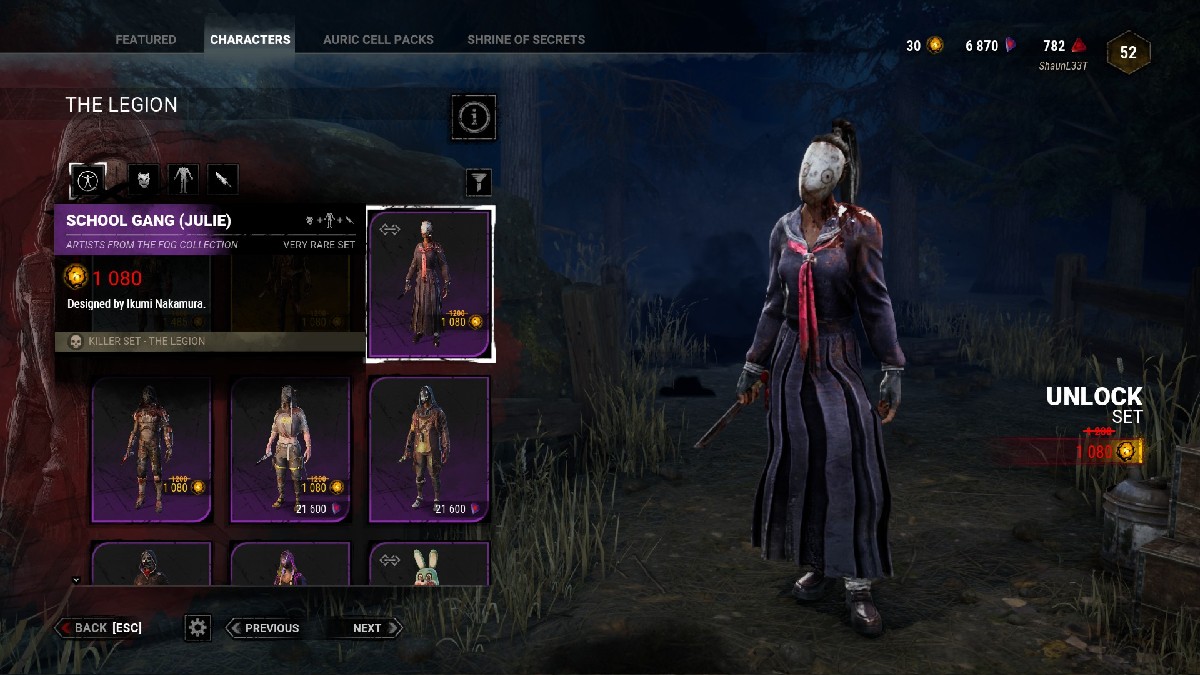Filter by head mask cosmetics
The image size is (1200, 675).
point(144,180)
